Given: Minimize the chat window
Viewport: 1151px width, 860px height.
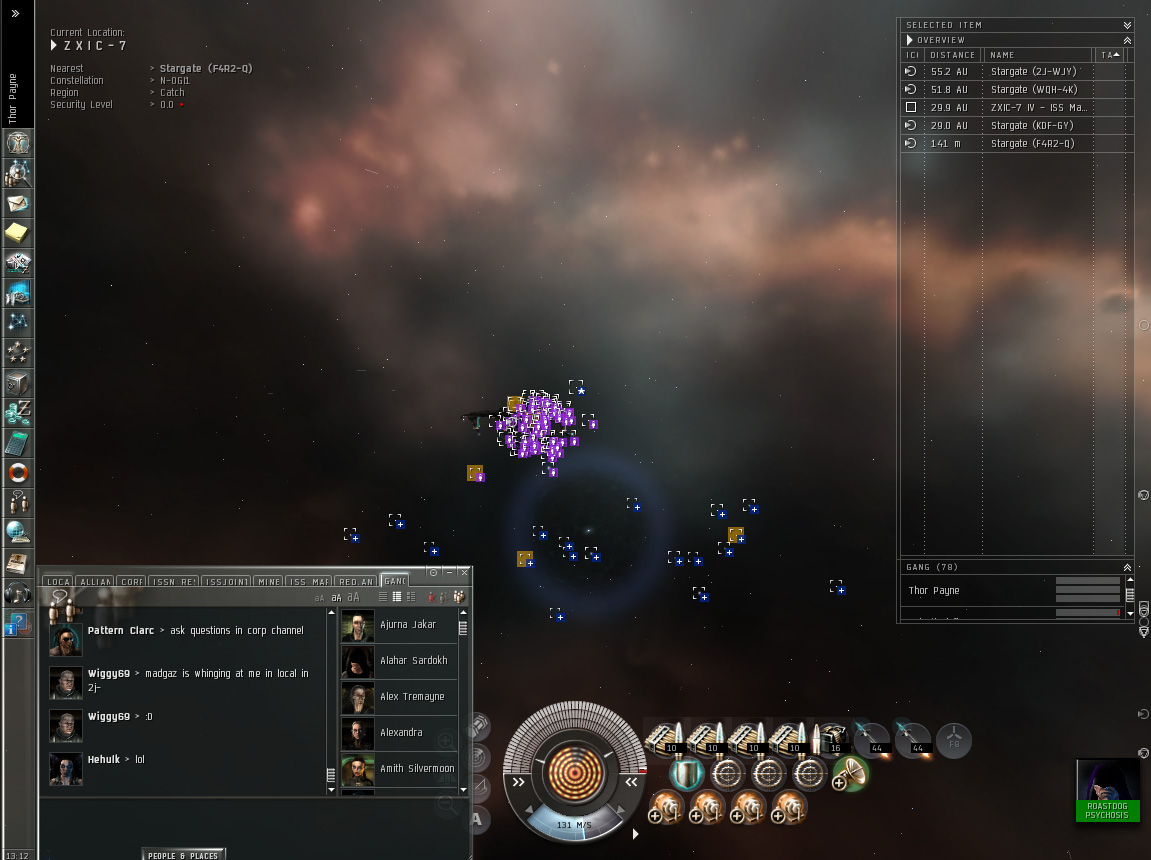Looking at the screenshot, I should [x=449, y=572].
